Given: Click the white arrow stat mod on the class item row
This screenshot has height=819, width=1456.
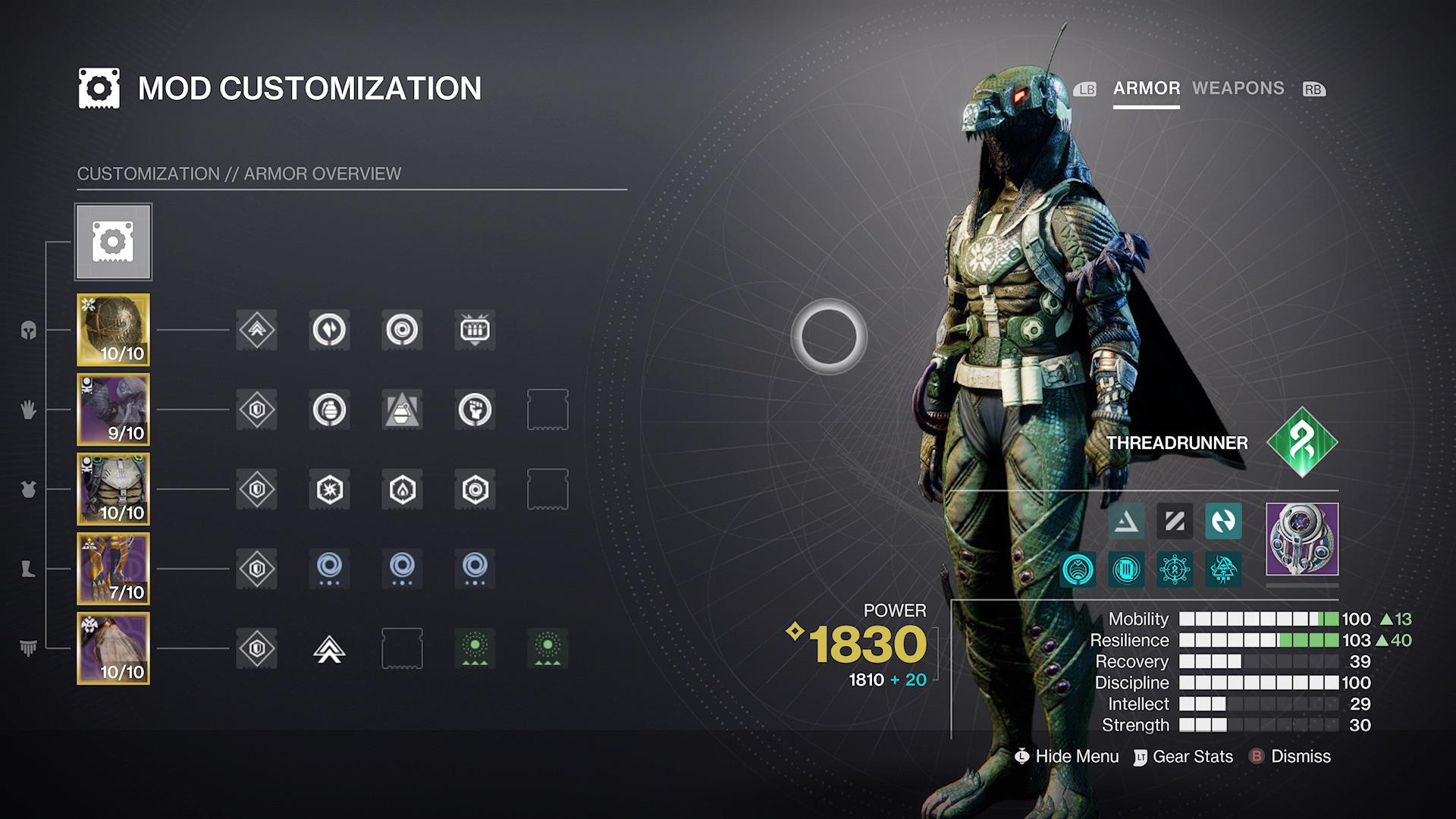Looking at the screenshot, I should (x=329, y=648).
